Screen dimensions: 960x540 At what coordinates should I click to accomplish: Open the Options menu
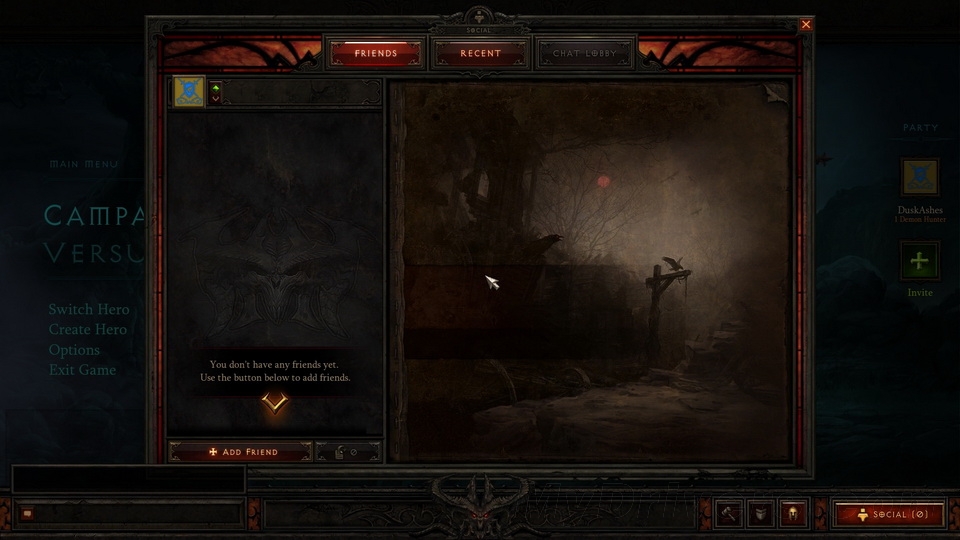pyautogui.click(x=75, y=350)
